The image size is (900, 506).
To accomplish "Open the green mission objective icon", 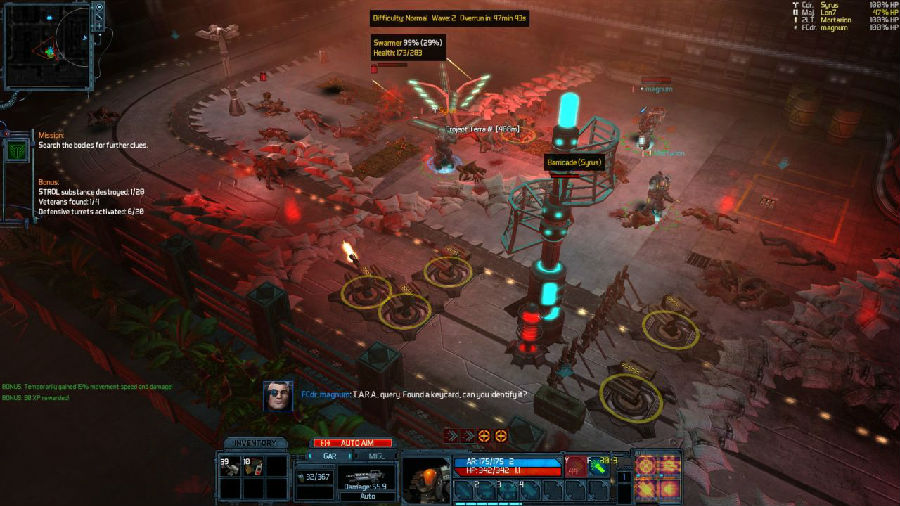I will coord(17,151).
